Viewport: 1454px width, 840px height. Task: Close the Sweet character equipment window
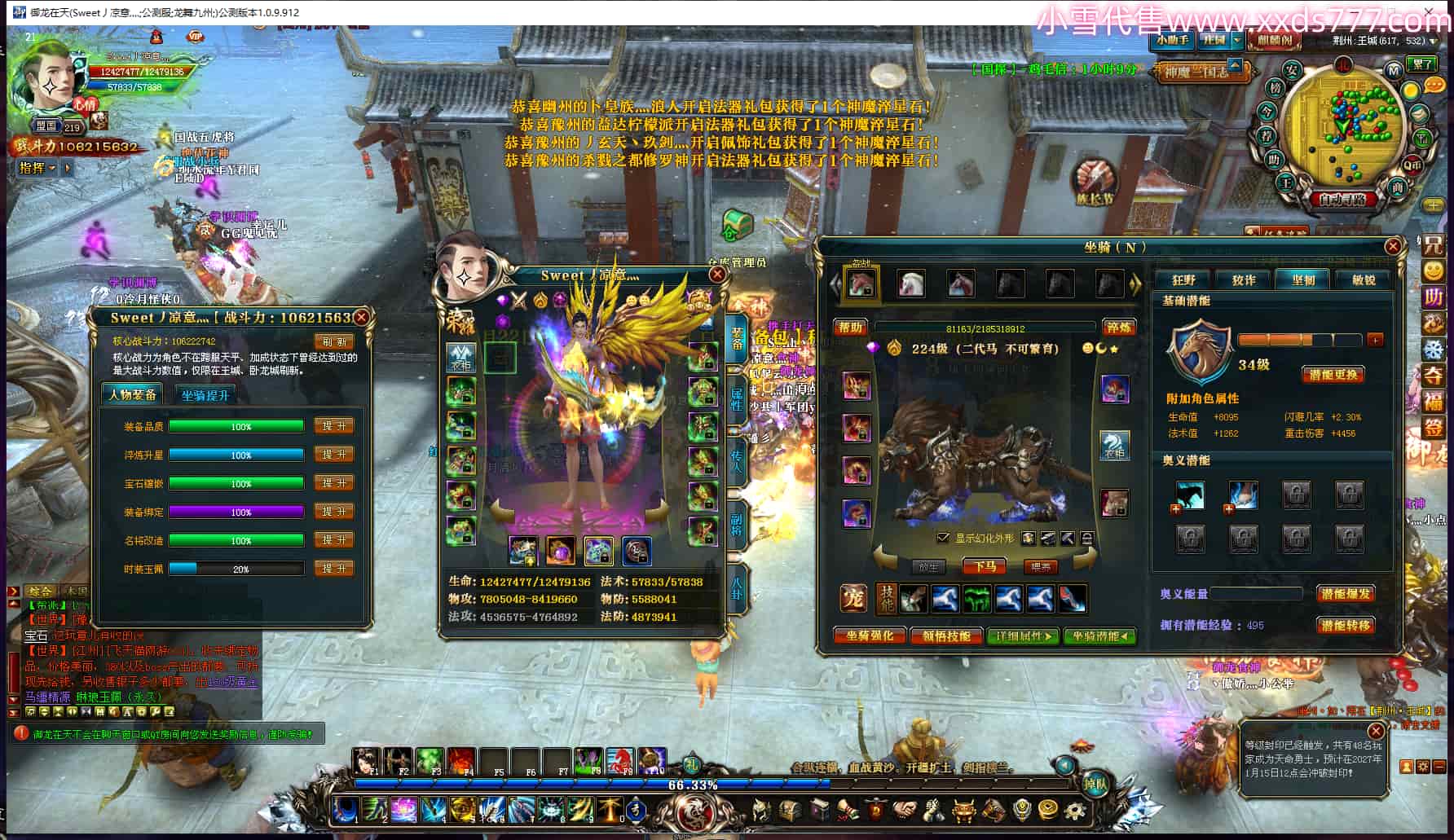(x=717, y=275)
